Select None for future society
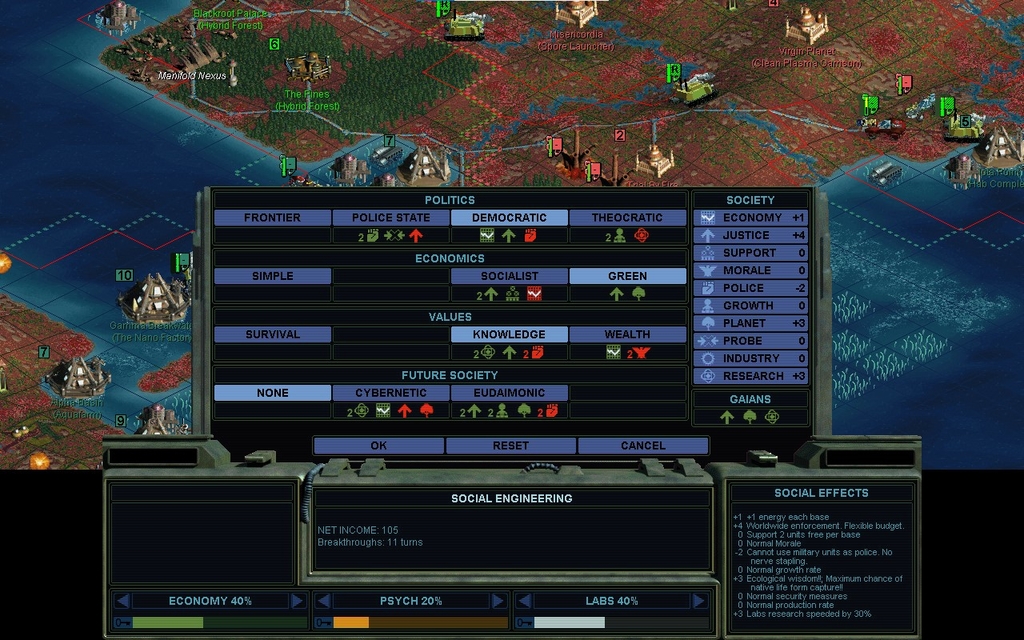 coord(272,393)
